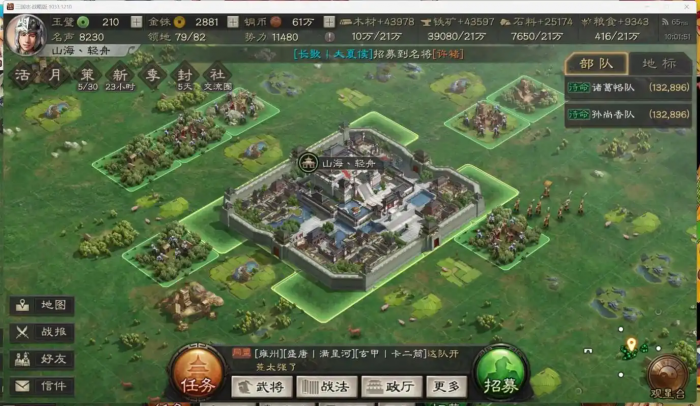Select the 孙尚香队 troop row

(627, 115)
